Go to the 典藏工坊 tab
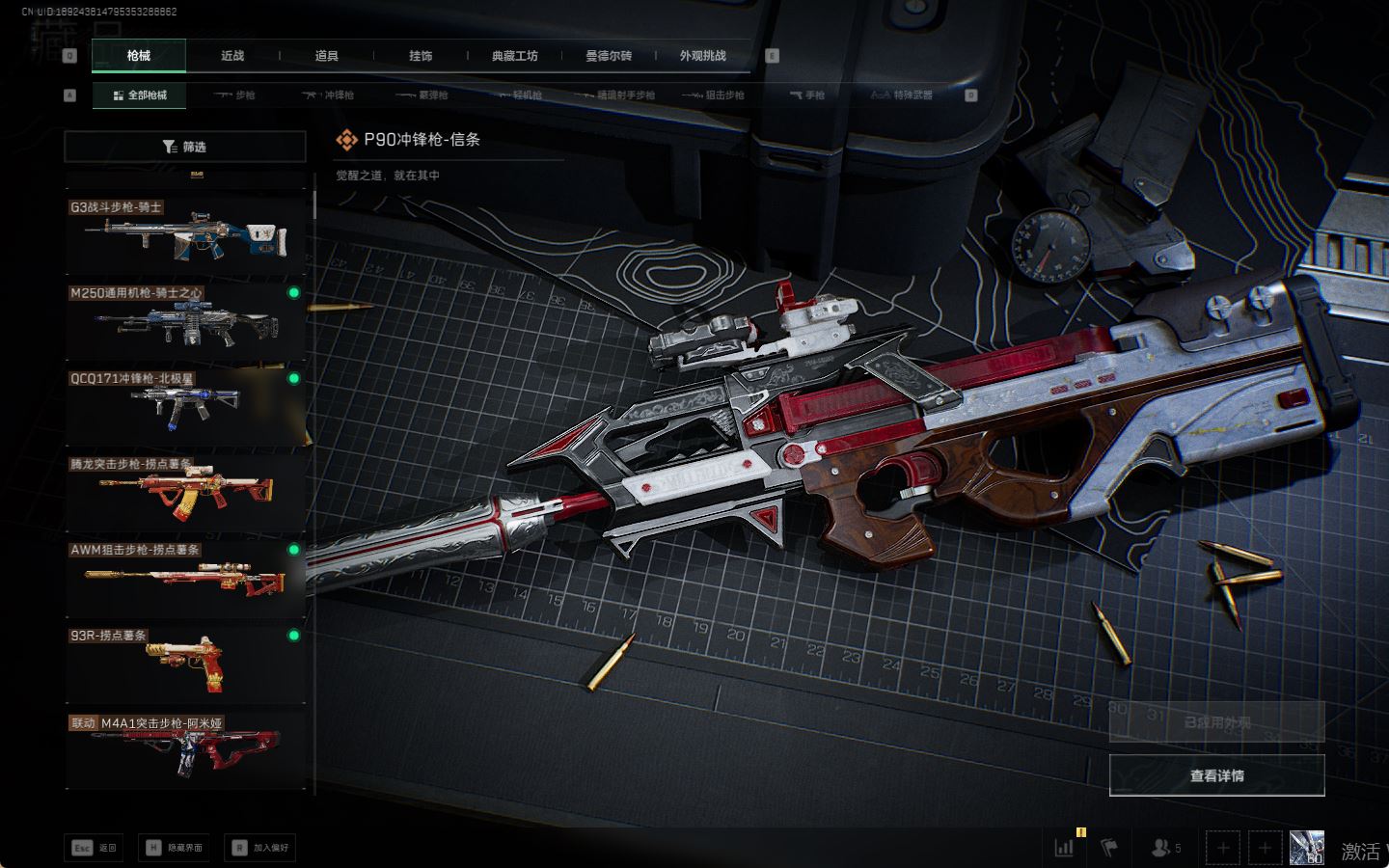The image size is (1389, 868). coord(515,56)
